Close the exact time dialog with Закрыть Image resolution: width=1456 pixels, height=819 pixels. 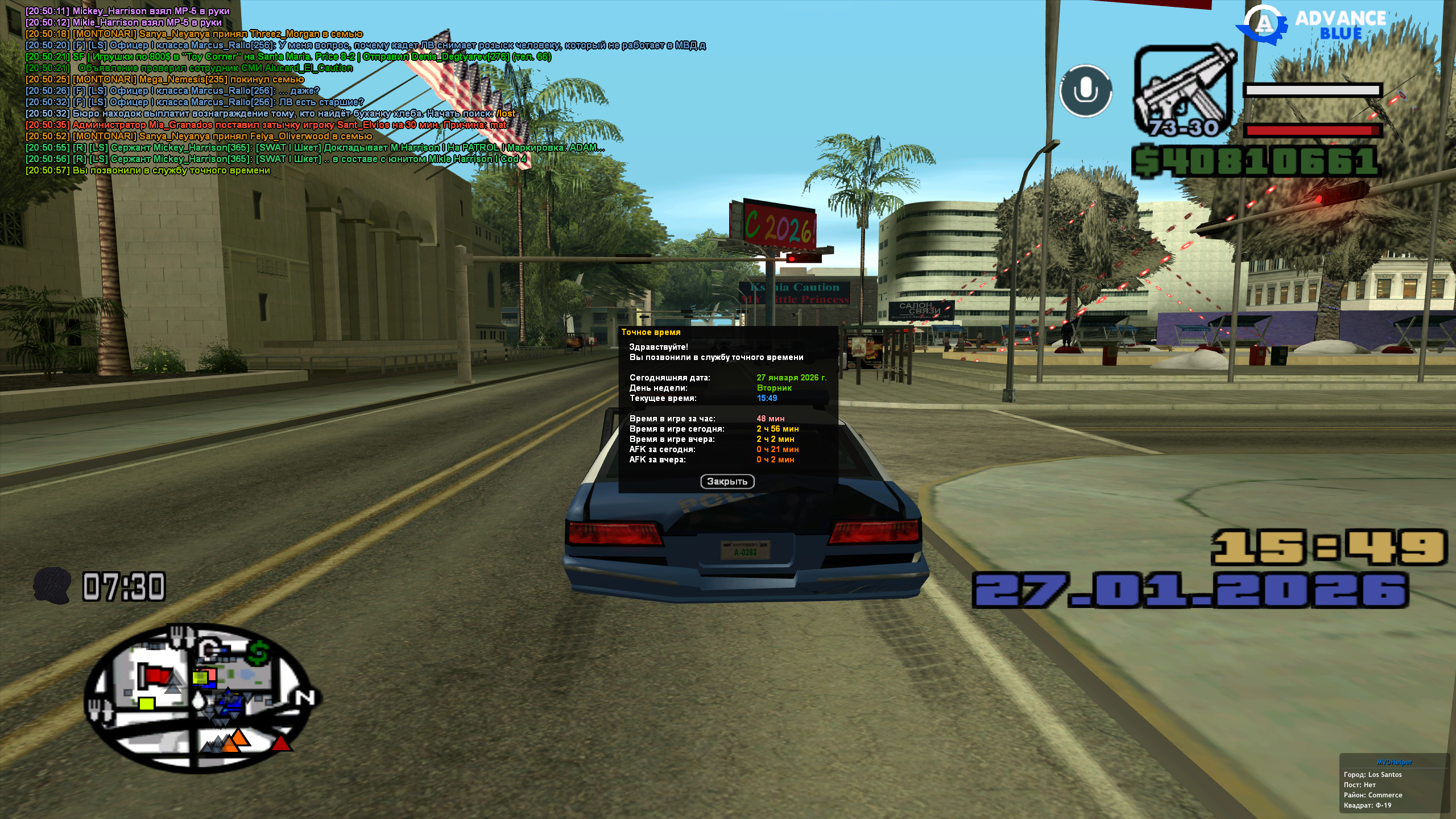click(x=727, y=482)
